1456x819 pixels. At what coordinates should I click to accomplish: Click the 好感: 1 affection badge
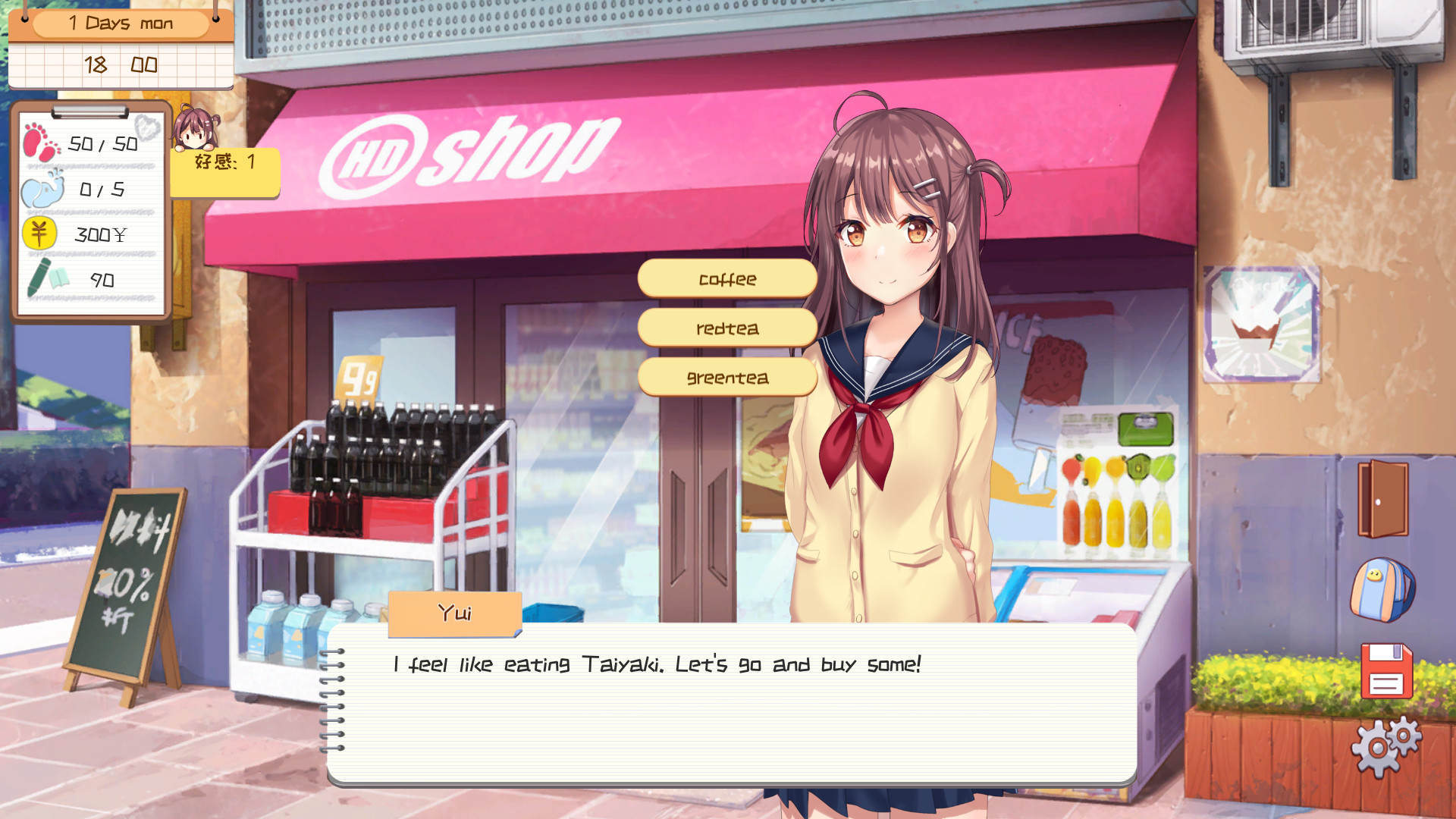[224, 162]
